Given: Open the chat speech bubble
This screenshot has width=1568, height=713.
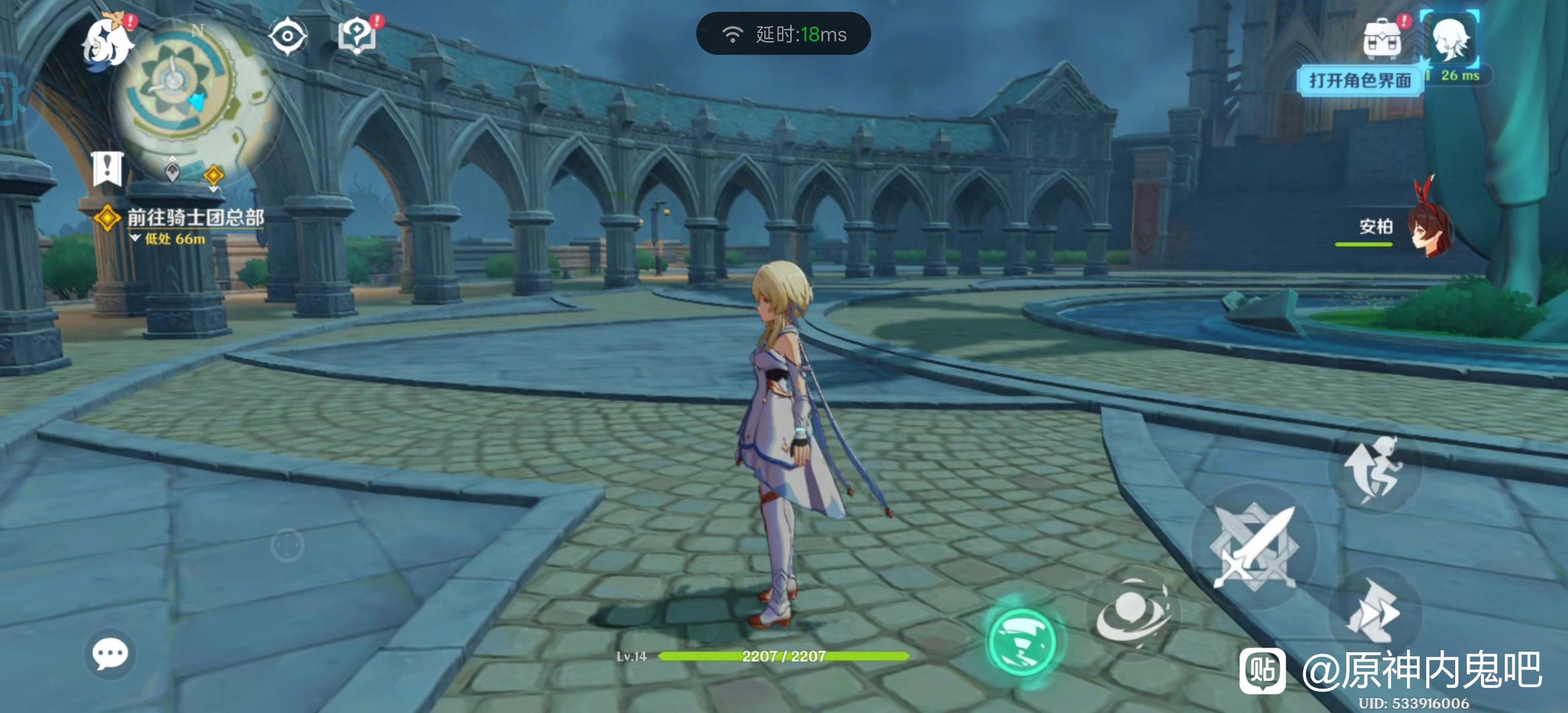Looking at the screenshot, I should (110, 654).
